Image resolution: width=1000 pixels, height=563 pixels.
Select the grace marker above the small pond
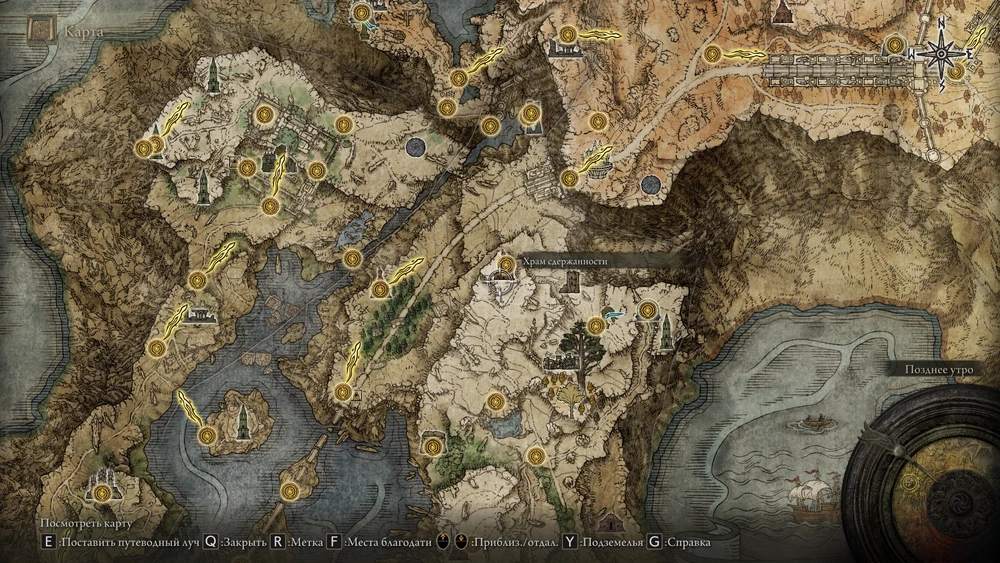point(495,402)
